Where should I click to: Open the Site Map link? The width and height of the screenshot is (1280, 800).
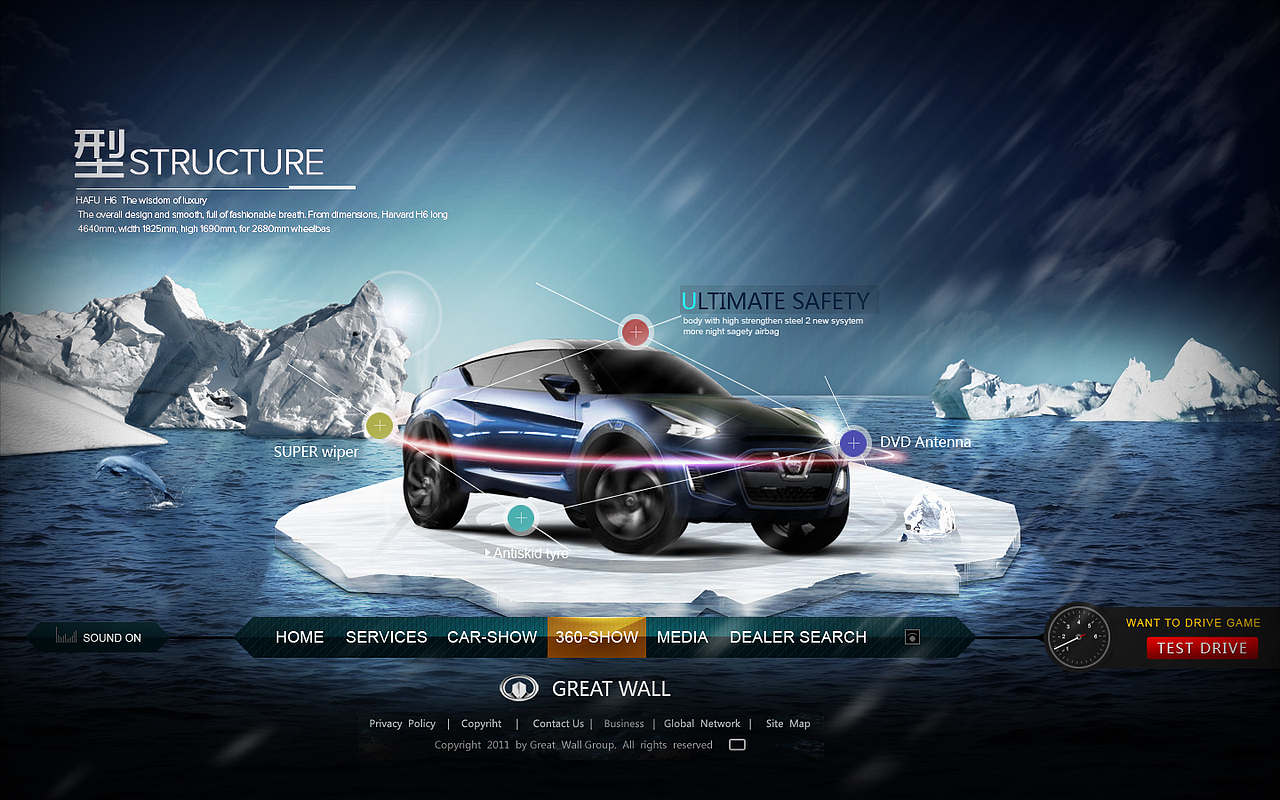[x=788, y=723]
